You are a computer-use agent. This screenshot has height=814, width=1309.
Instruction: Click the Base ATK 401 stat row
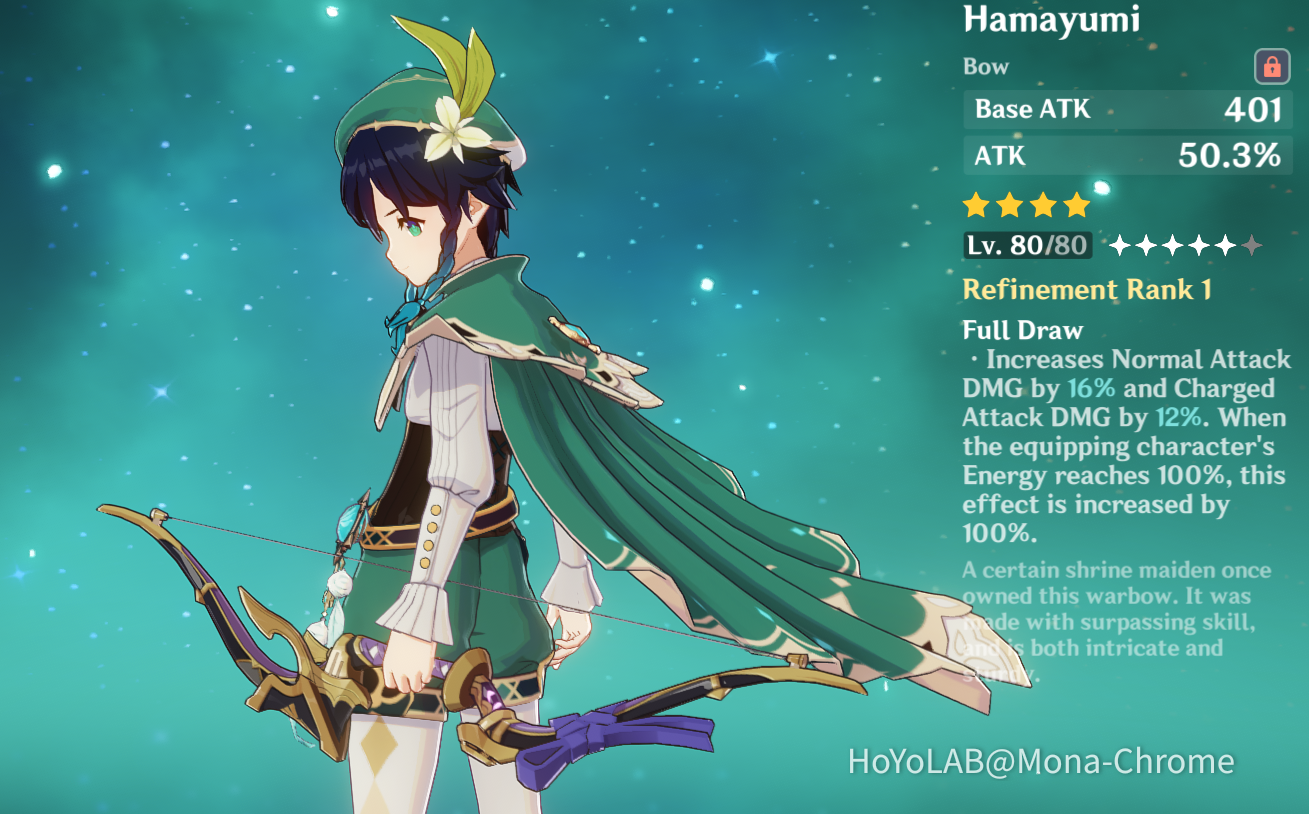(1127, 110)
